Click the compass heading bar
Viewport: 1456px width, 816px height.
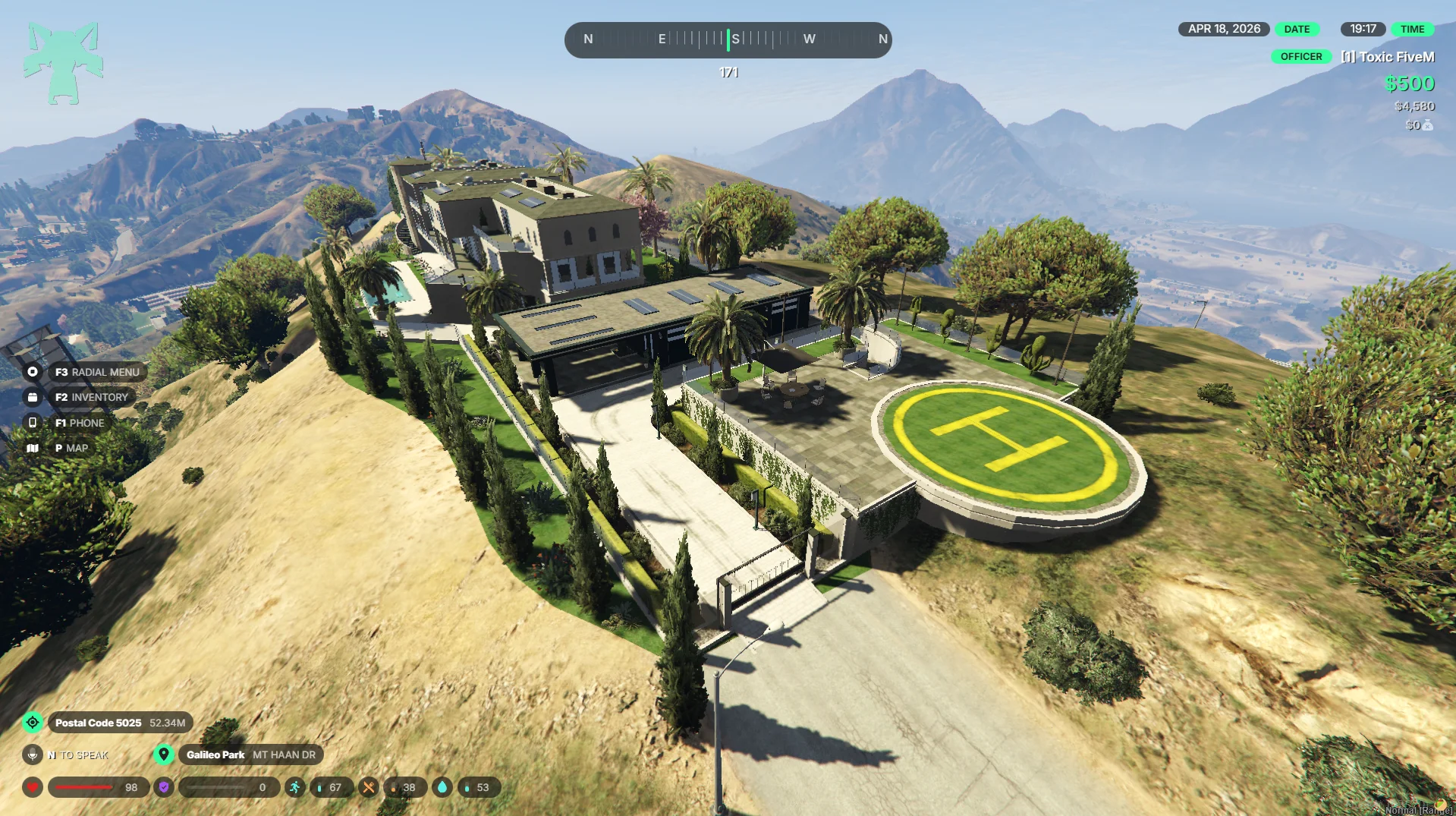[728, 39]
